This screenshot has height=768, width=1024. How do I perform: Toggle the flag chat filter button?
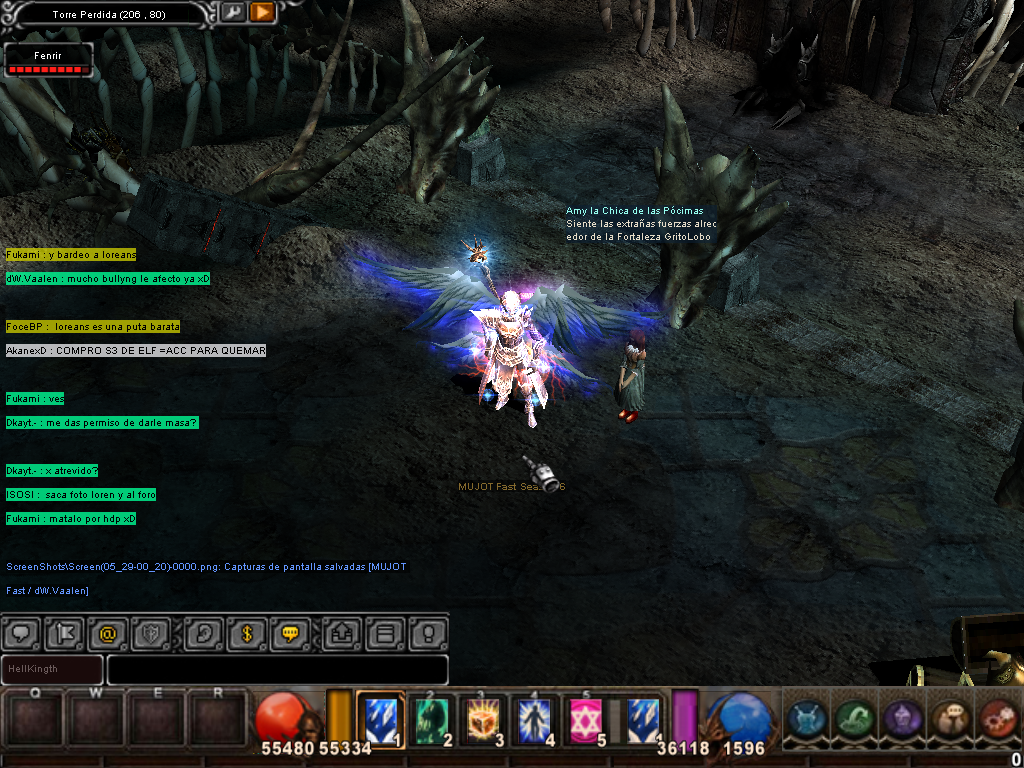coord(64,633)
